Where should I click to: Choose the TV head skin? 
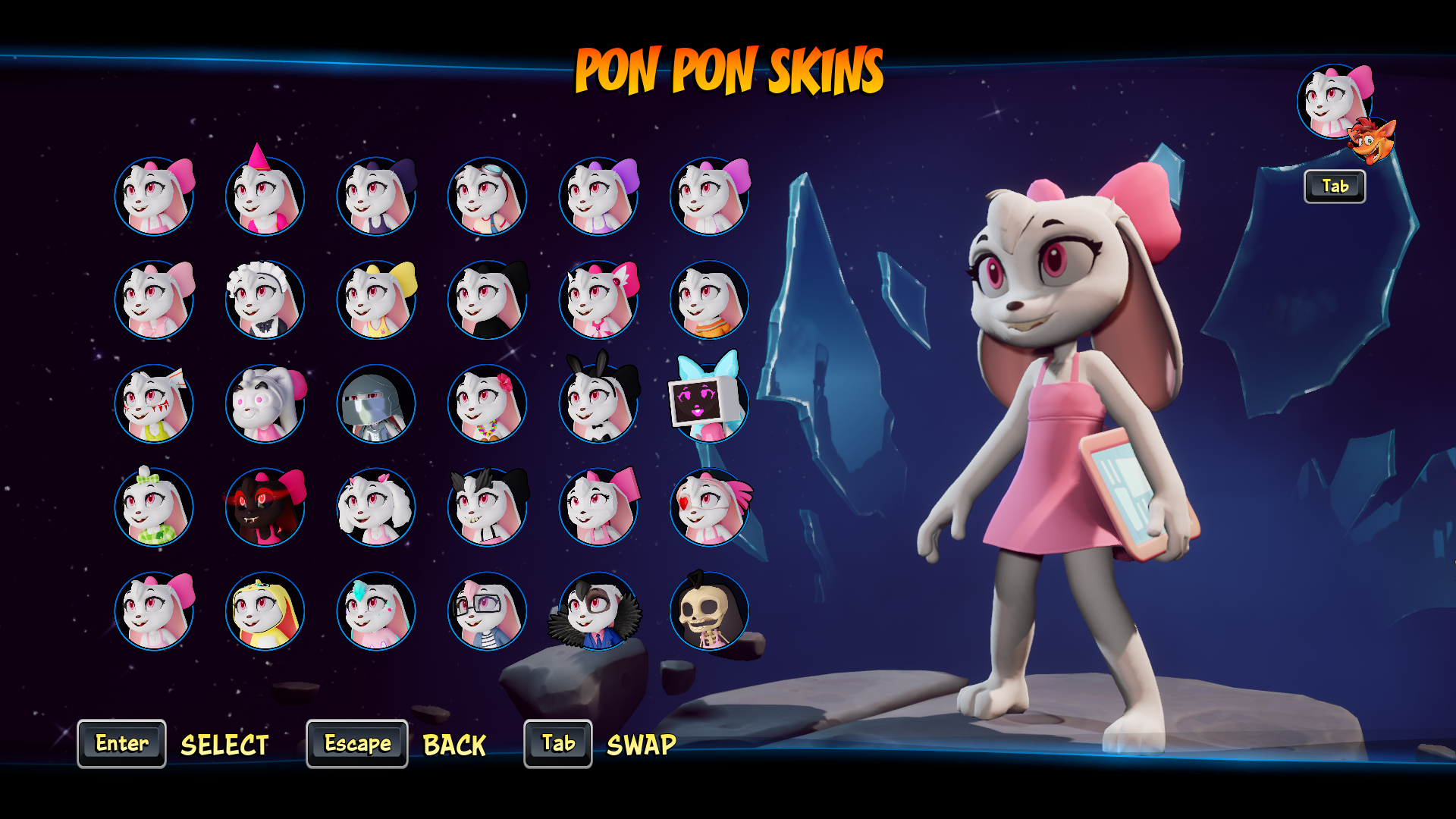pyautogui.click(x=709, y=402)
